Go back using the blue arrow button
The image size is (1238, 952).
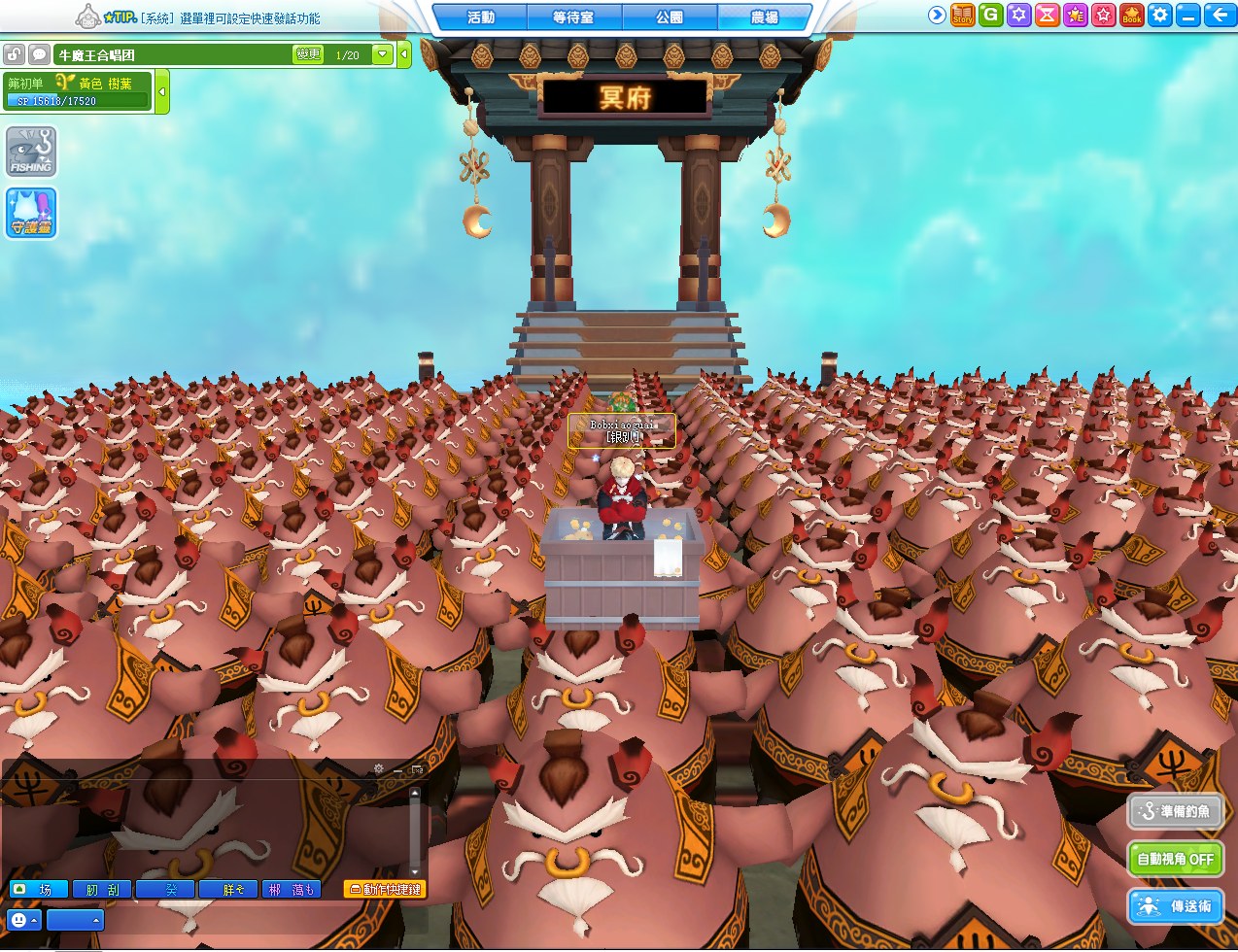(1219, 15)
